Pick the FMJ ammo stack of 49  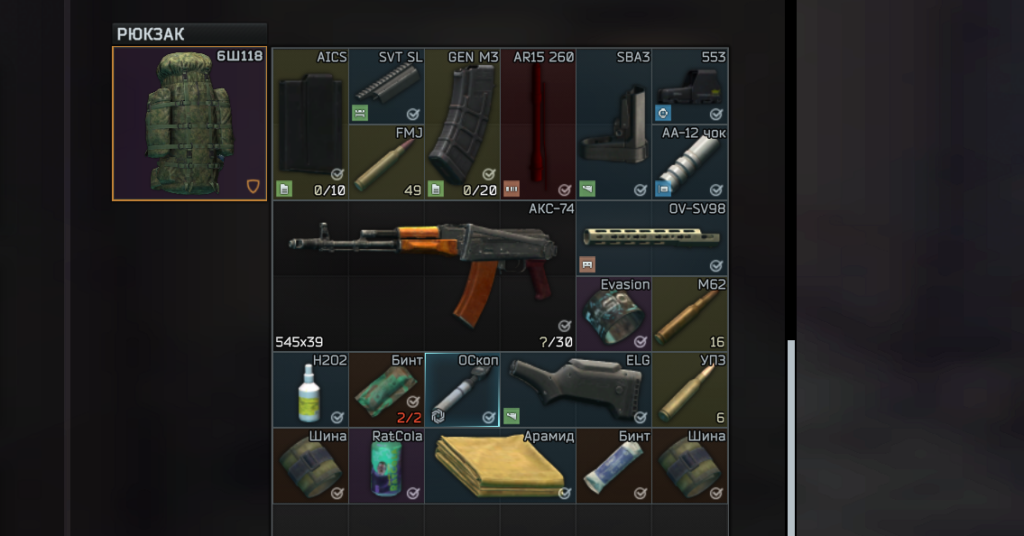click(x=386, y=162)
